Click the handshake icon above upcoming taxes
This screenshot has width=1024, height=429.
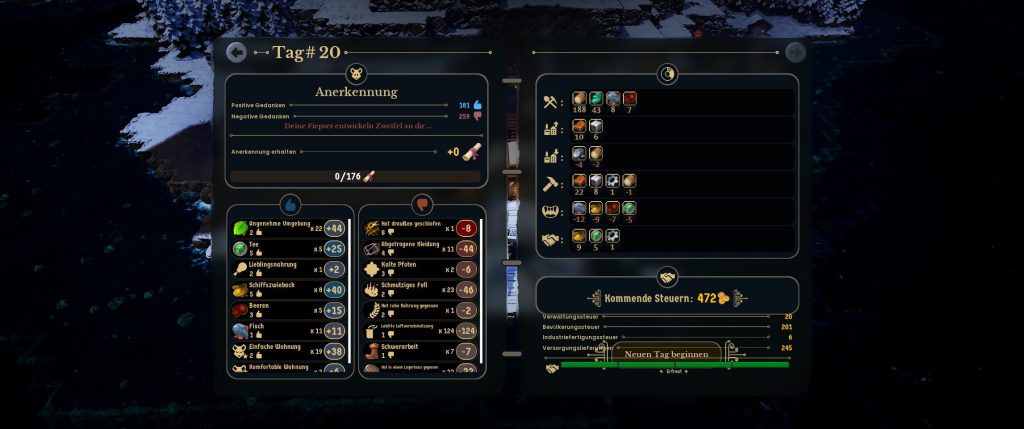point(667,275)
